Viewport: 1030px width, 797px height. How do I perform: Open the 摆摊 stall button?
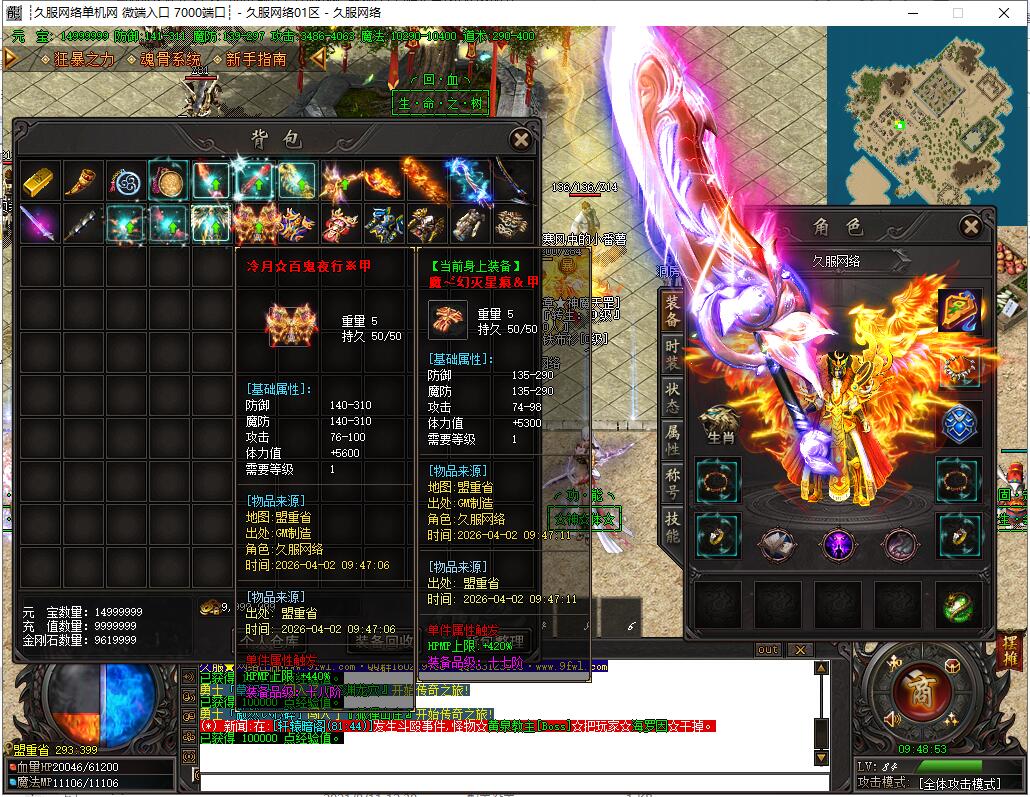pos(1008,651)
